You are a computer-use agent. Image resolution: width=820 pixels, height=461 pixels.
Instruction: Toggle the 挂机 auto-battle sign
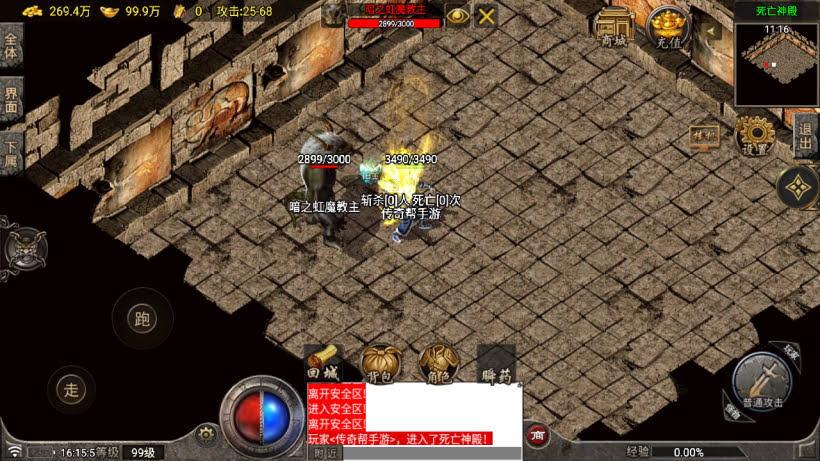pyautogui.click(x=703, y=136)
